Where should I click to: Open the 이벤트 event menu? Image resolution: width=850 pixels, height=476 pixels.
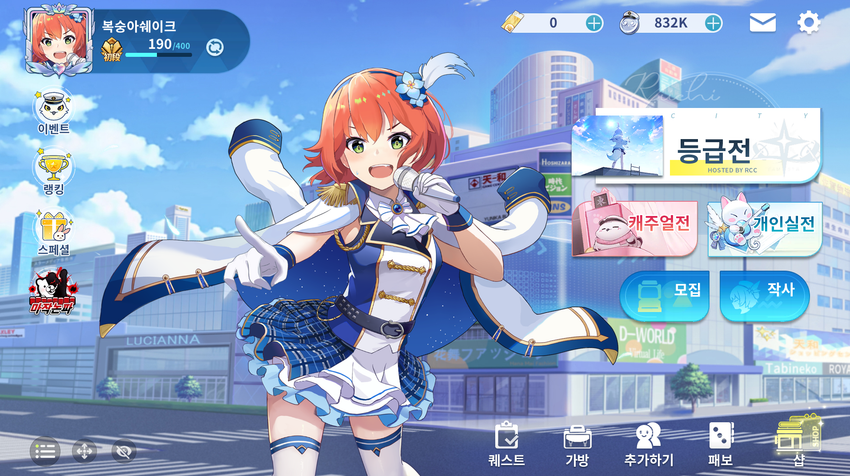coord(52,113)
